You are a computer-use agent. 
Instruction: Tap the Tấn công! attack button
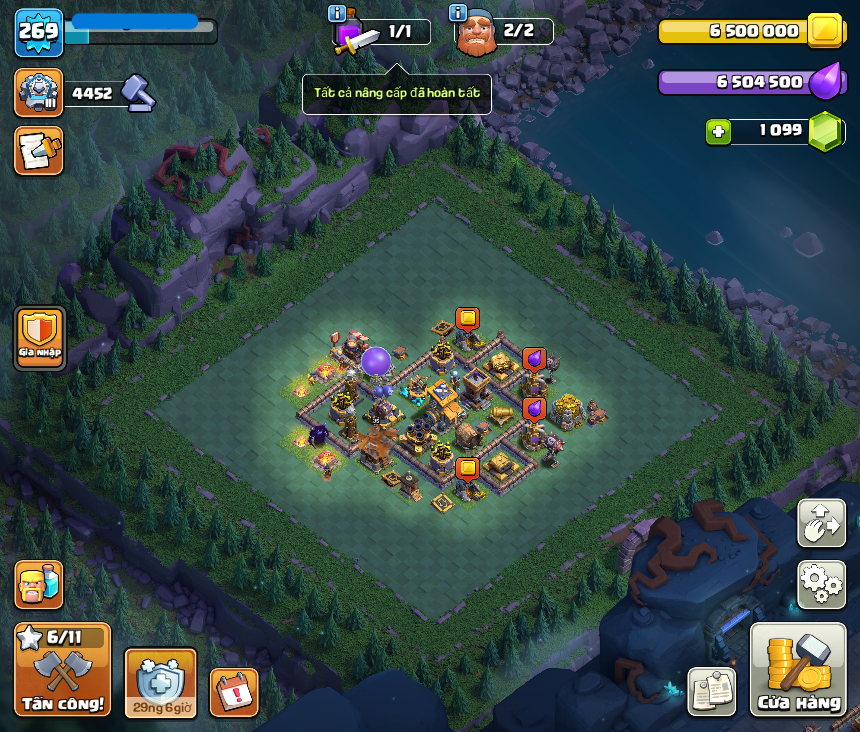pos(62,668)
